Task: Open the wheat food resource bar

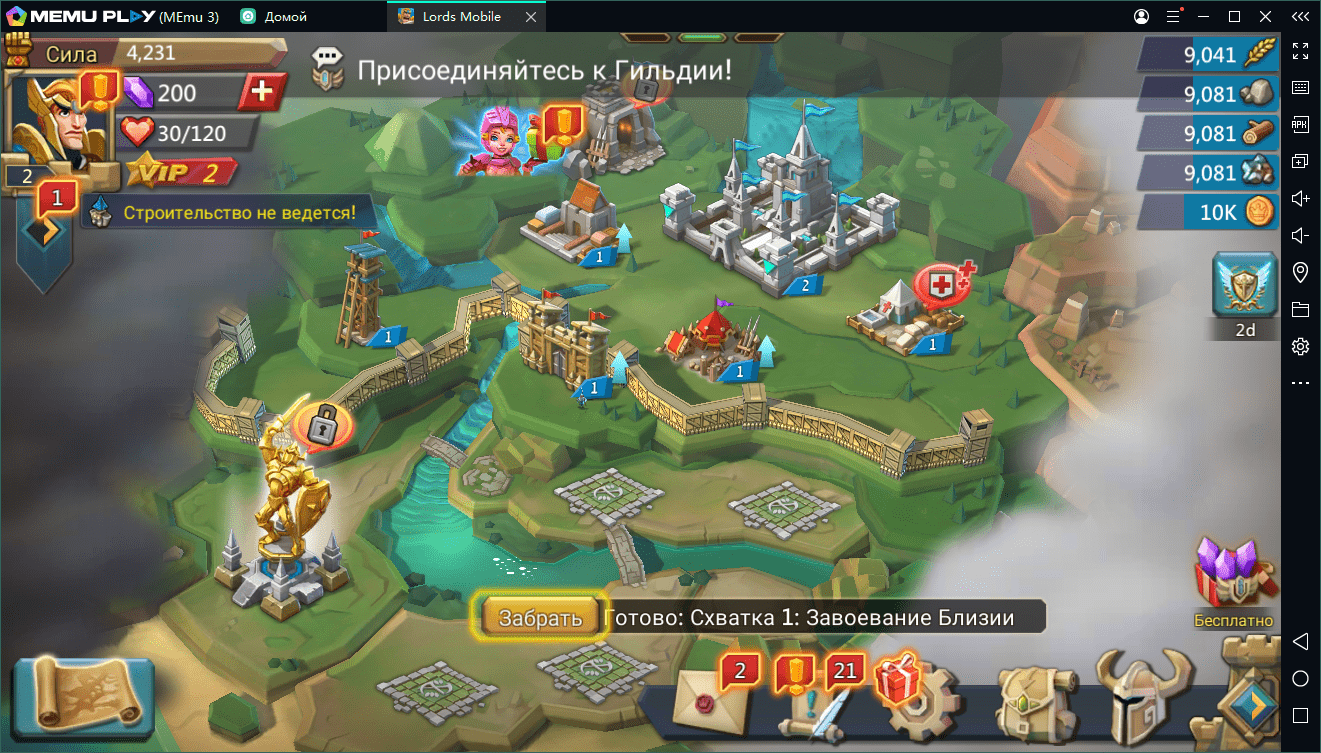Action: (x=1208, y=55)
